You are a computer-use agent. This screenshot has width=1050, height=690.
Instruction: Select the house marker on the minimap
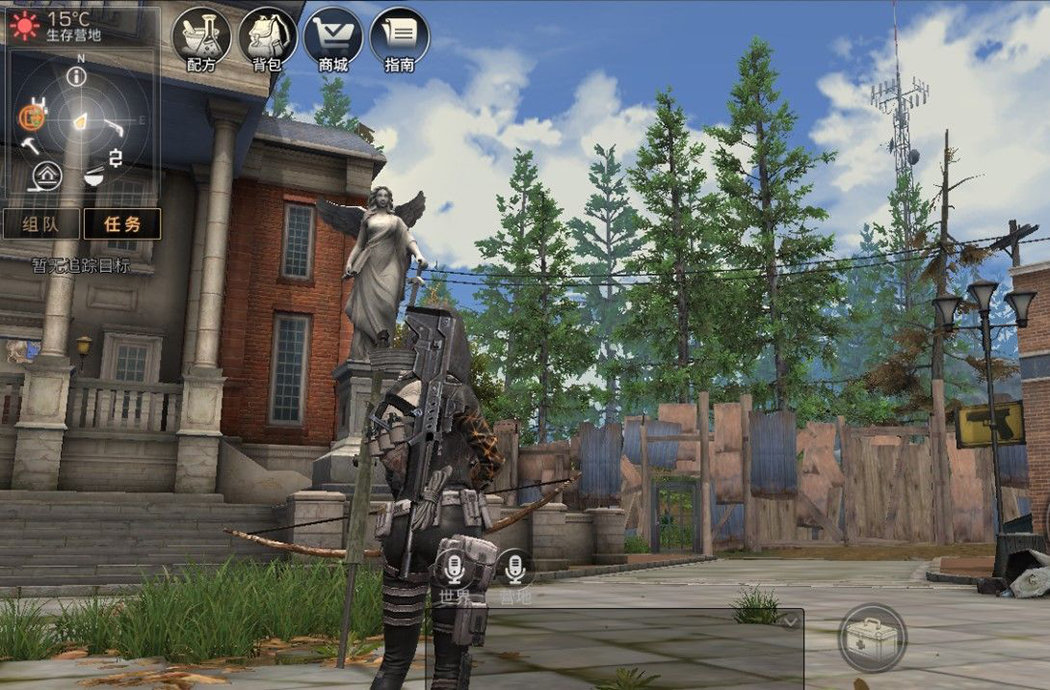[x=47, y=176]
